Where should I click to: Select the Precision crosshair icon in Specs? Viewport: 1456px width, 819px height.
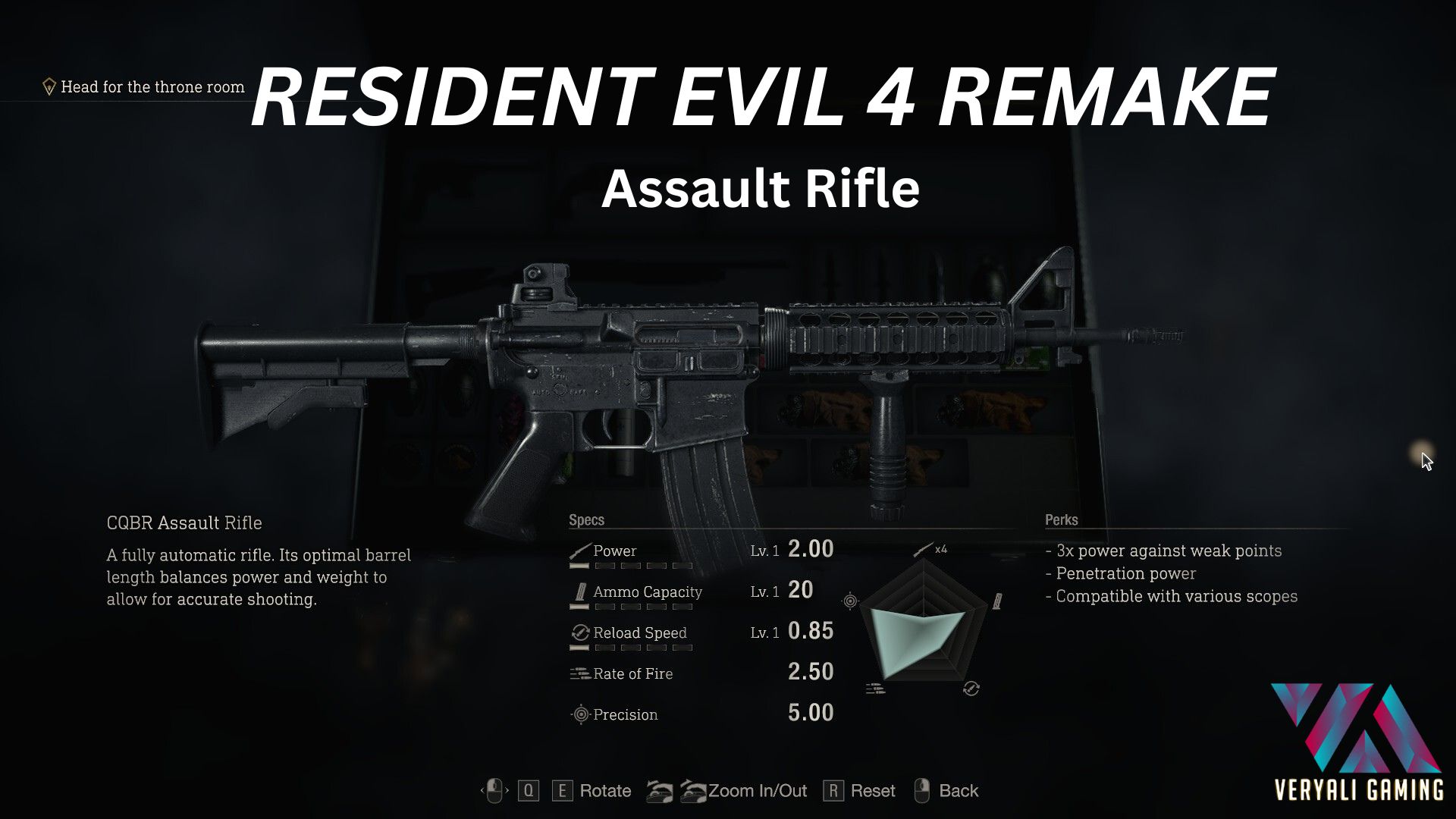click(580, 714)
